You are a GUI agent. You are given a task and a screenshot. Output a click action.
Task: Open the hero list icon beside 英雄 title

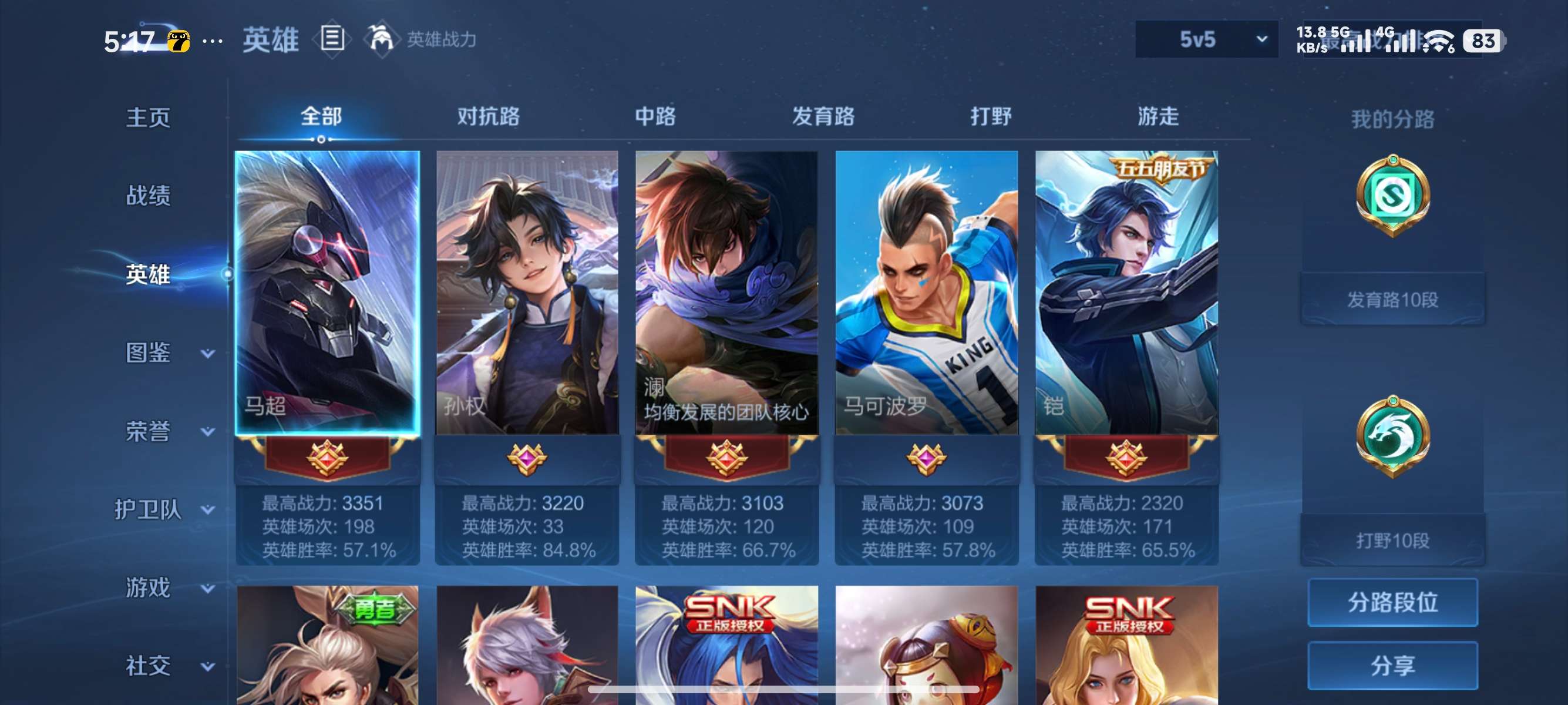pos(334,39)
